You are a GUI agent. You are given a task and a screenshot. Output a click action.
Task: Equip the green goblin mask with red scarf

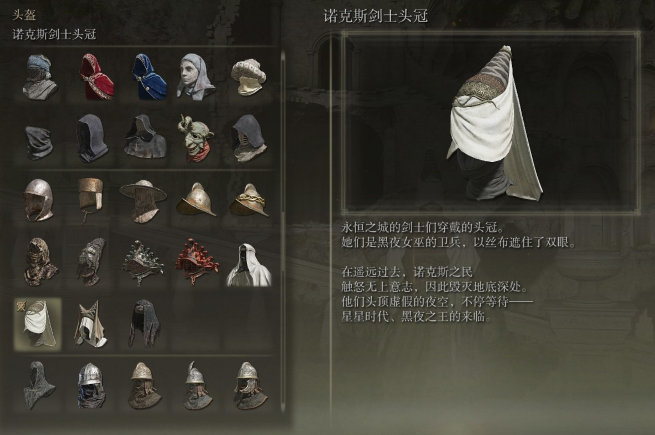point(197,136)
